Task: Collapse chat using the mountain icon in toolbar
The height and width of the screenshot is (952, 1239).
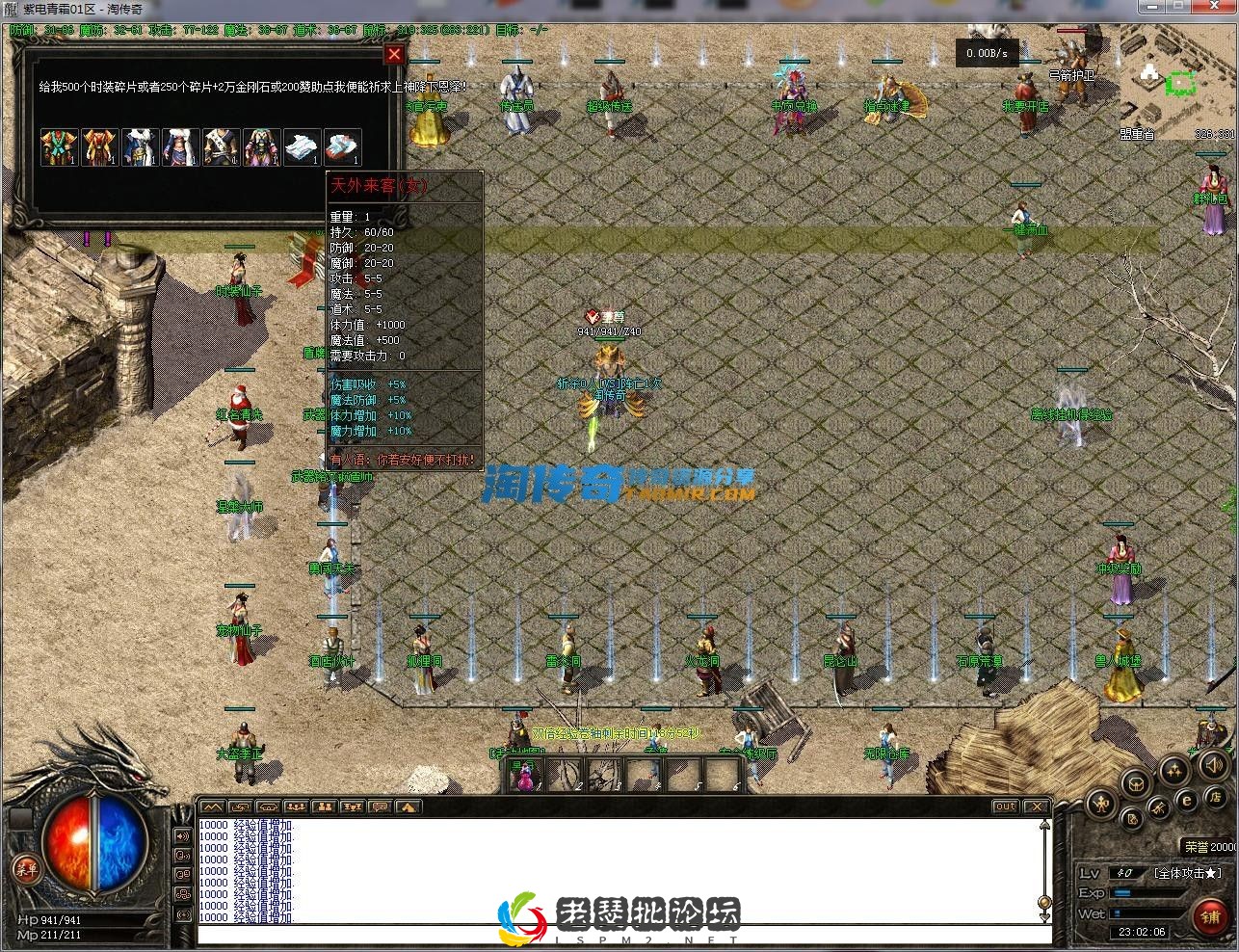Action: [212, 809]
